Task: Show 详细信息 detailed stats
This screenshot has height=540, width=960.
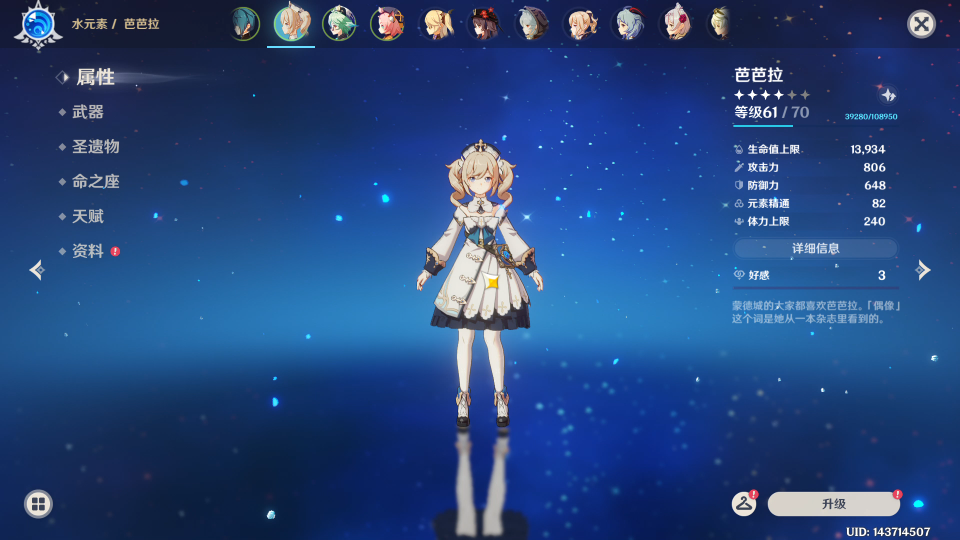Action: (815, 248)
